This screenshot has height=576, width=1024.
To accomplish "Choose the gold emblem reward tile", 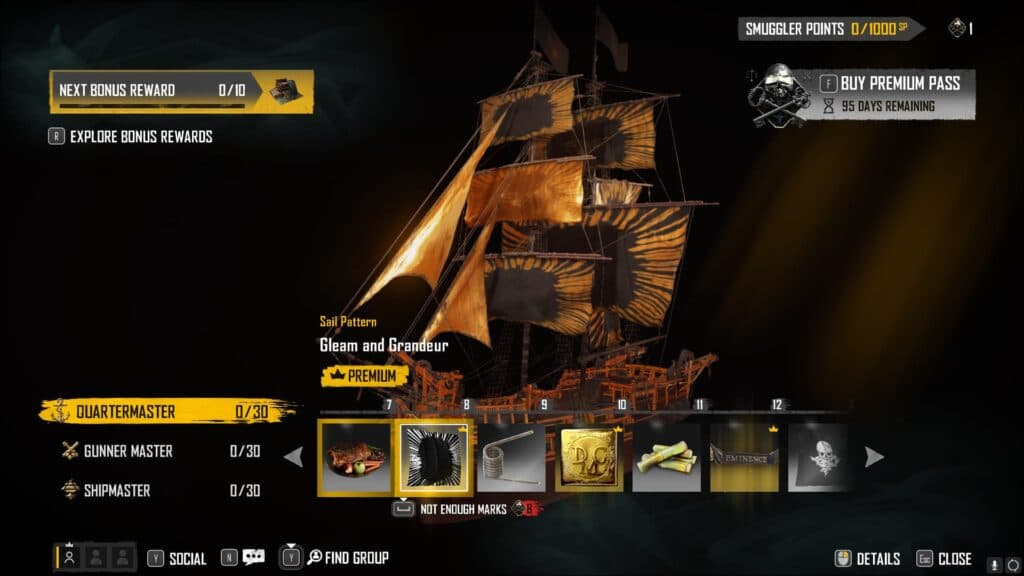I will tap(589, 457).
